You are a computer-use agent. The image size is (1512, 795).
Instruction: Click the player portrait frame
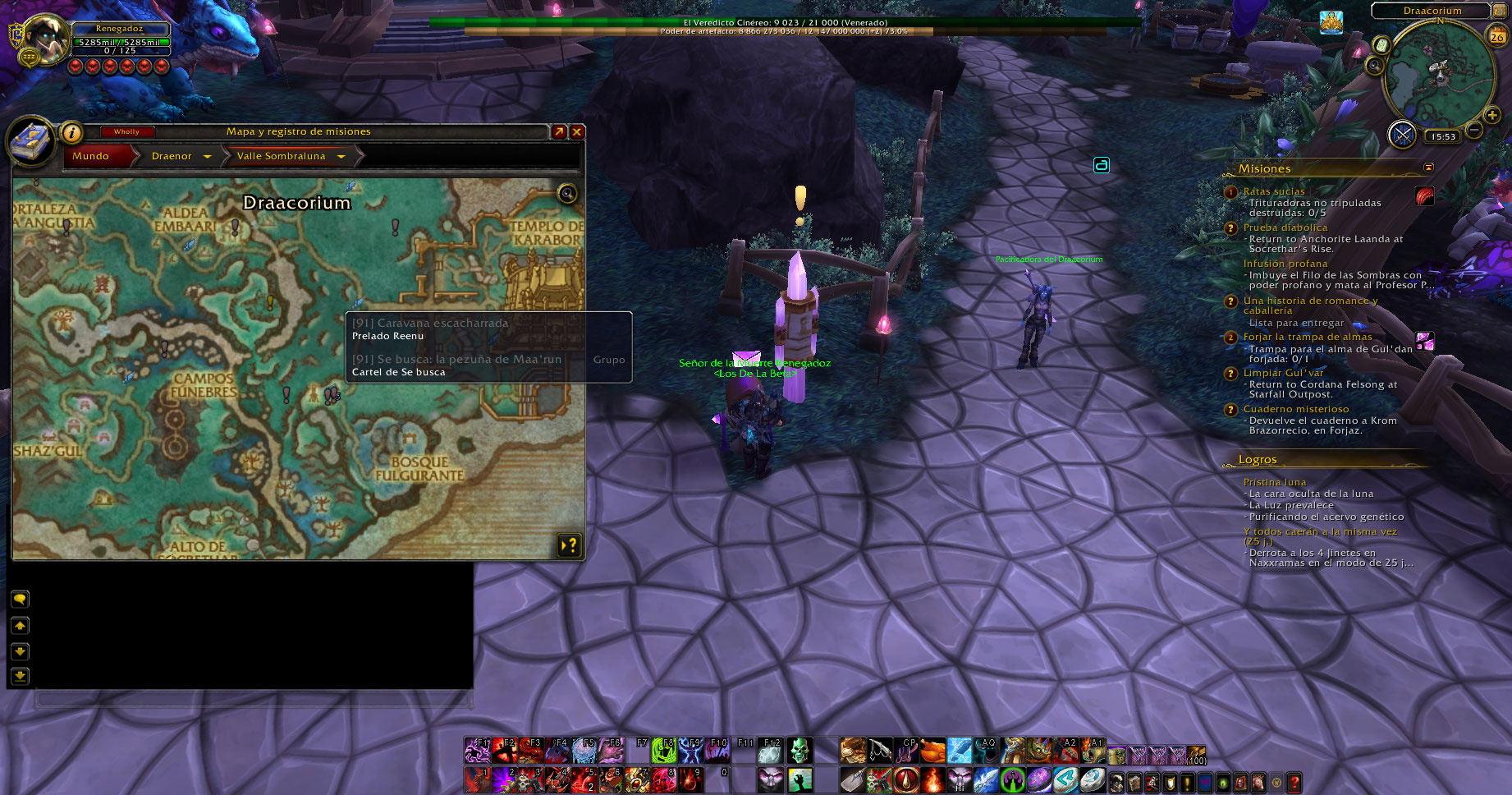click(47, 40)
